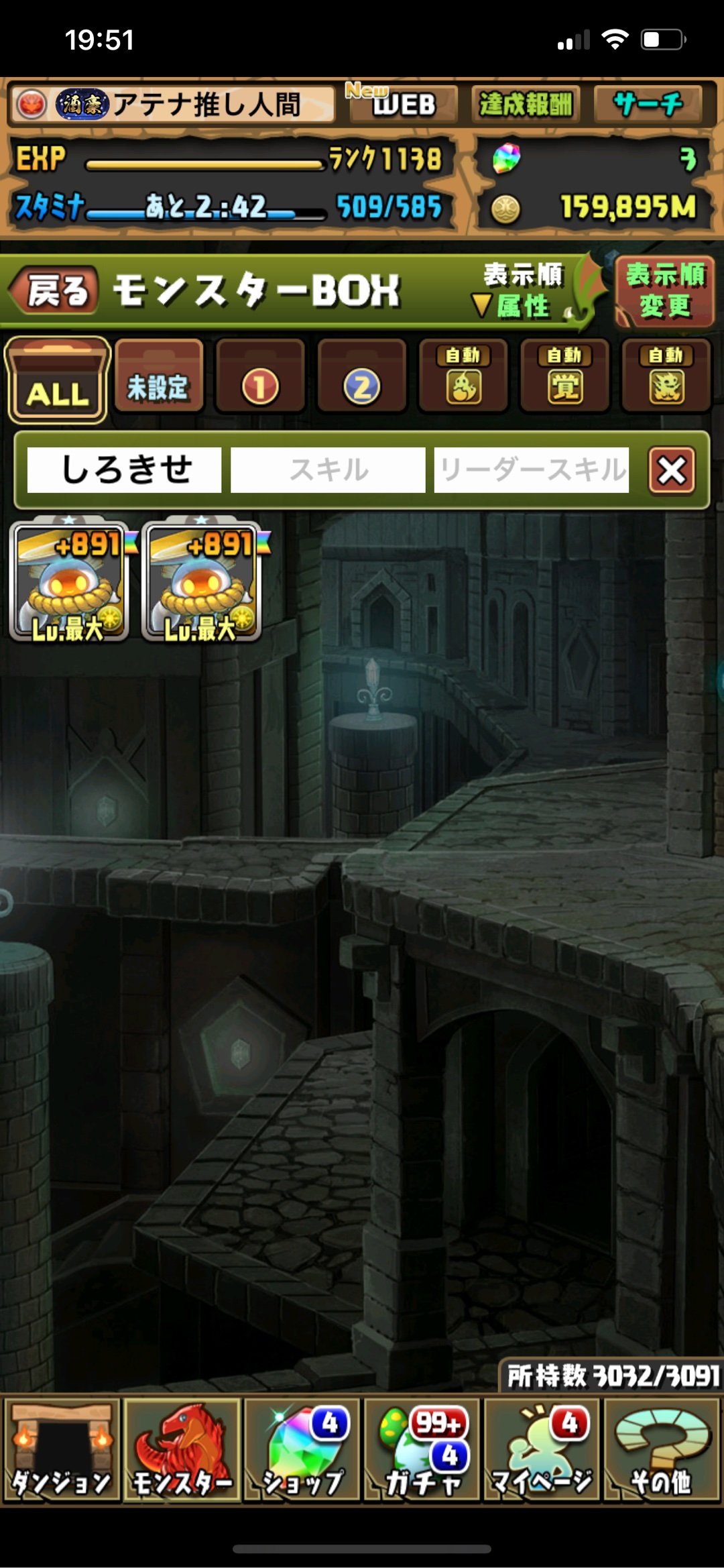The height and width of the screenshot is (1568, 724).
Task: Open 達成報酬 achievement rewards
Action: pyautogui.click(x=525, y=105)
